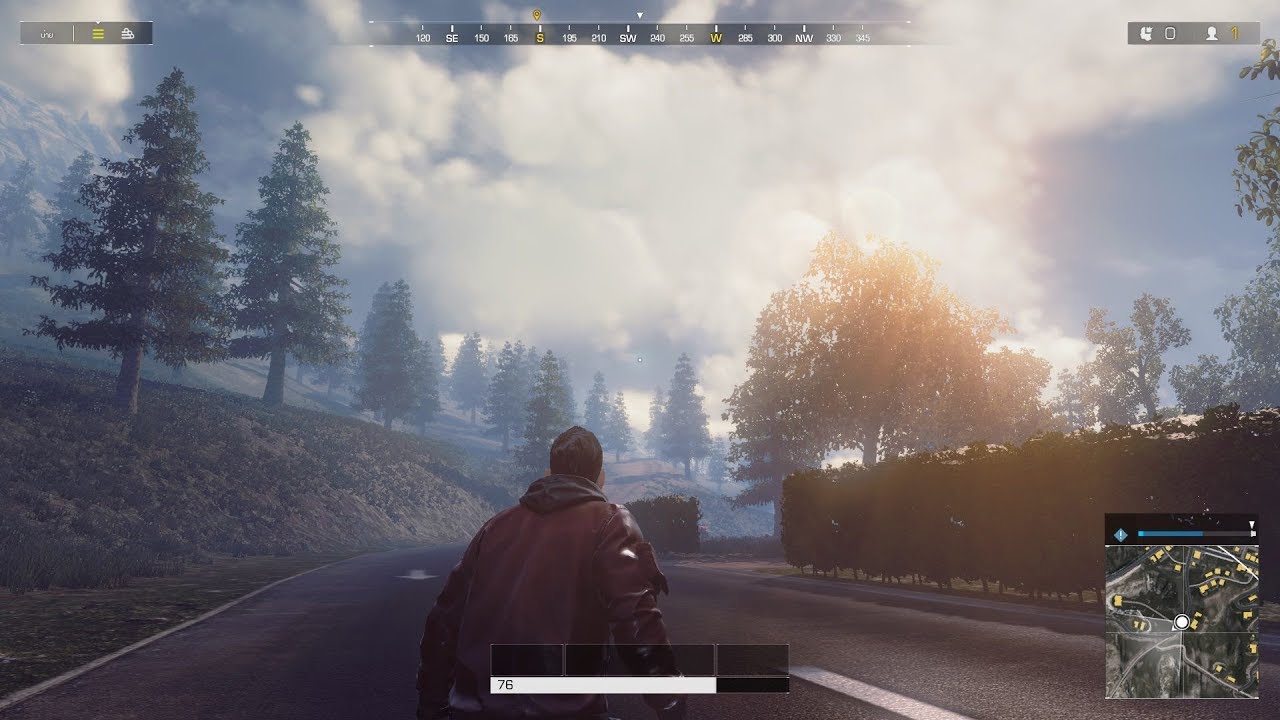Open the hamburger menu at top left

[x=97, y=33]
